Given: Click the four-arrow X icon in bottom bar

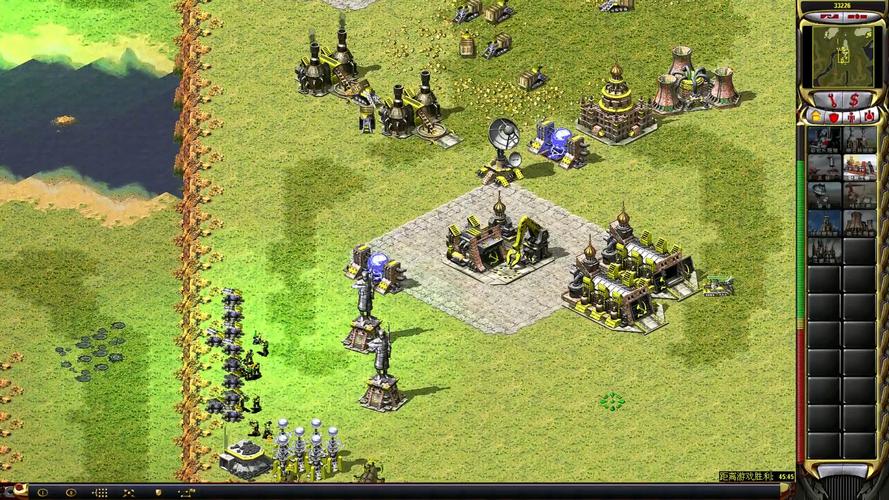Looking at the screenshot, I should (129, 492).
